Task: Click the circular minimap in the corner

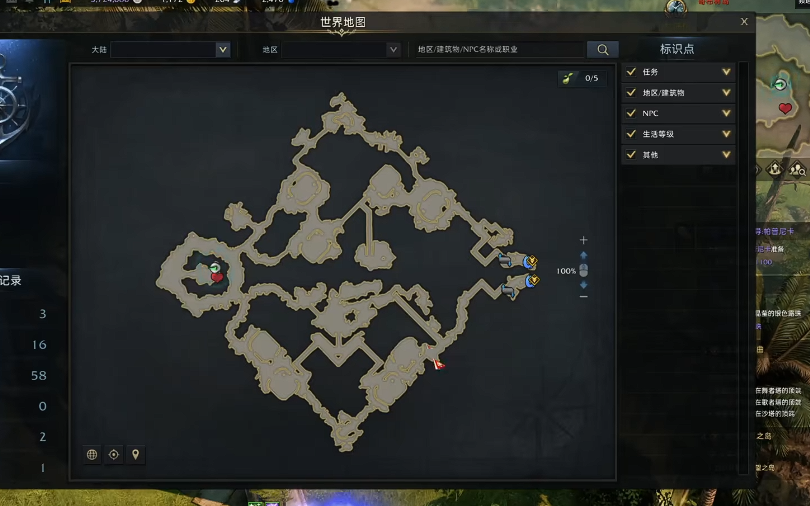Action: pyautogui.click(x=783, y=90)
